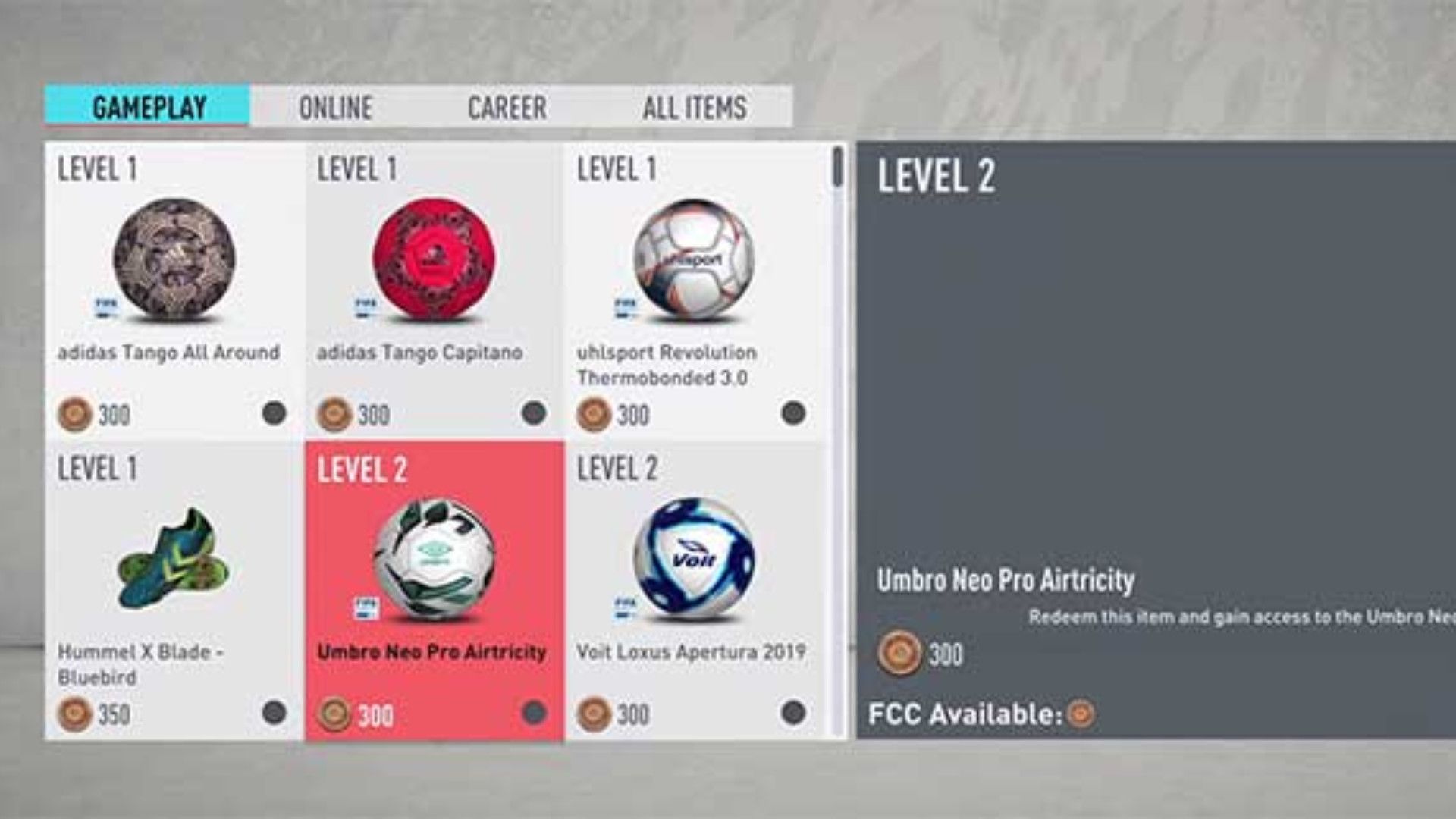Viewport: 1456px width, 819px height.
Task: Click the coin icon on the adidas Tango Capitano card
Action: 333,413
